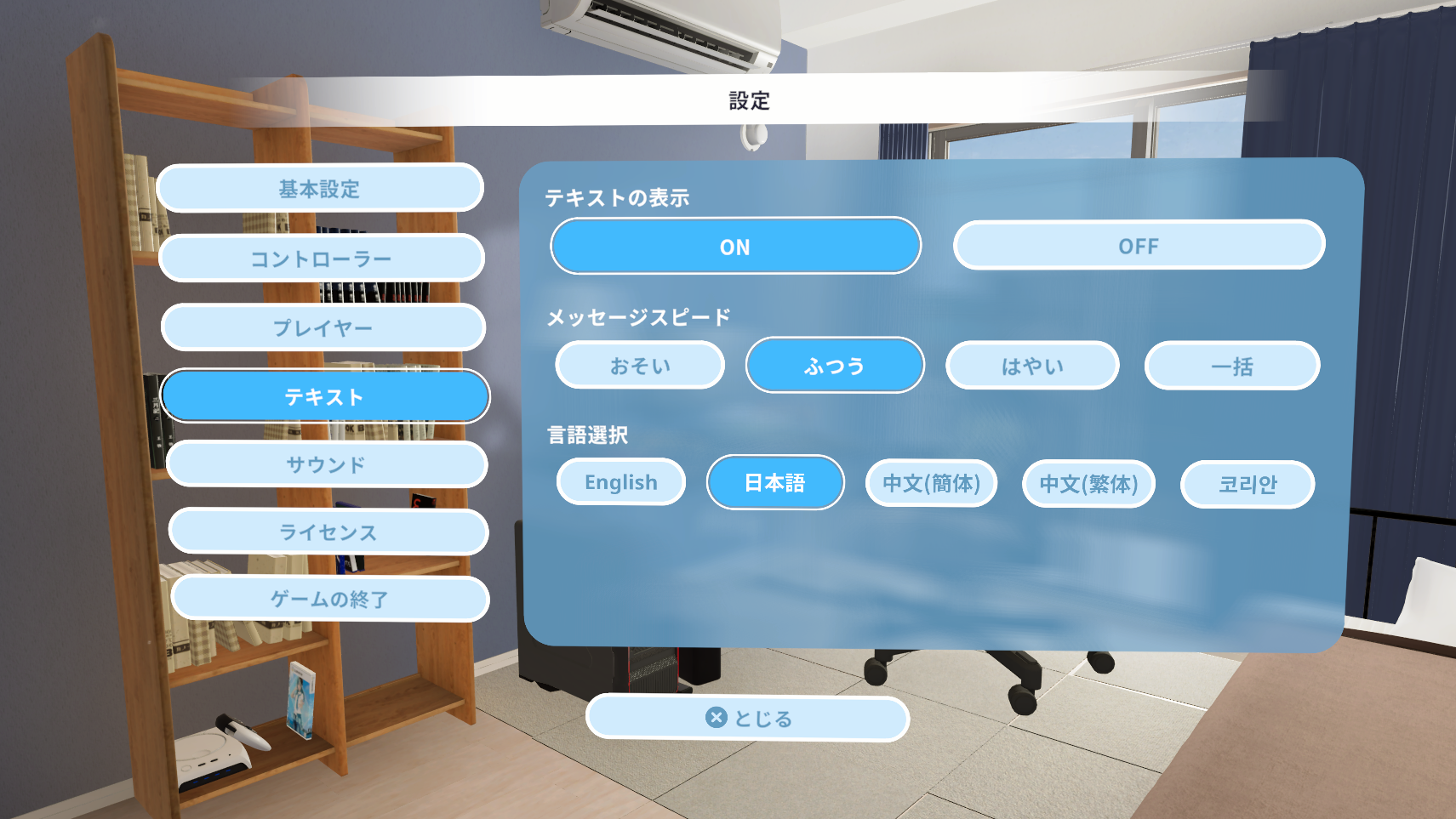Close settings with the とじる button
The width and height of the screenshot is (1456, 819).
(749, 717)
